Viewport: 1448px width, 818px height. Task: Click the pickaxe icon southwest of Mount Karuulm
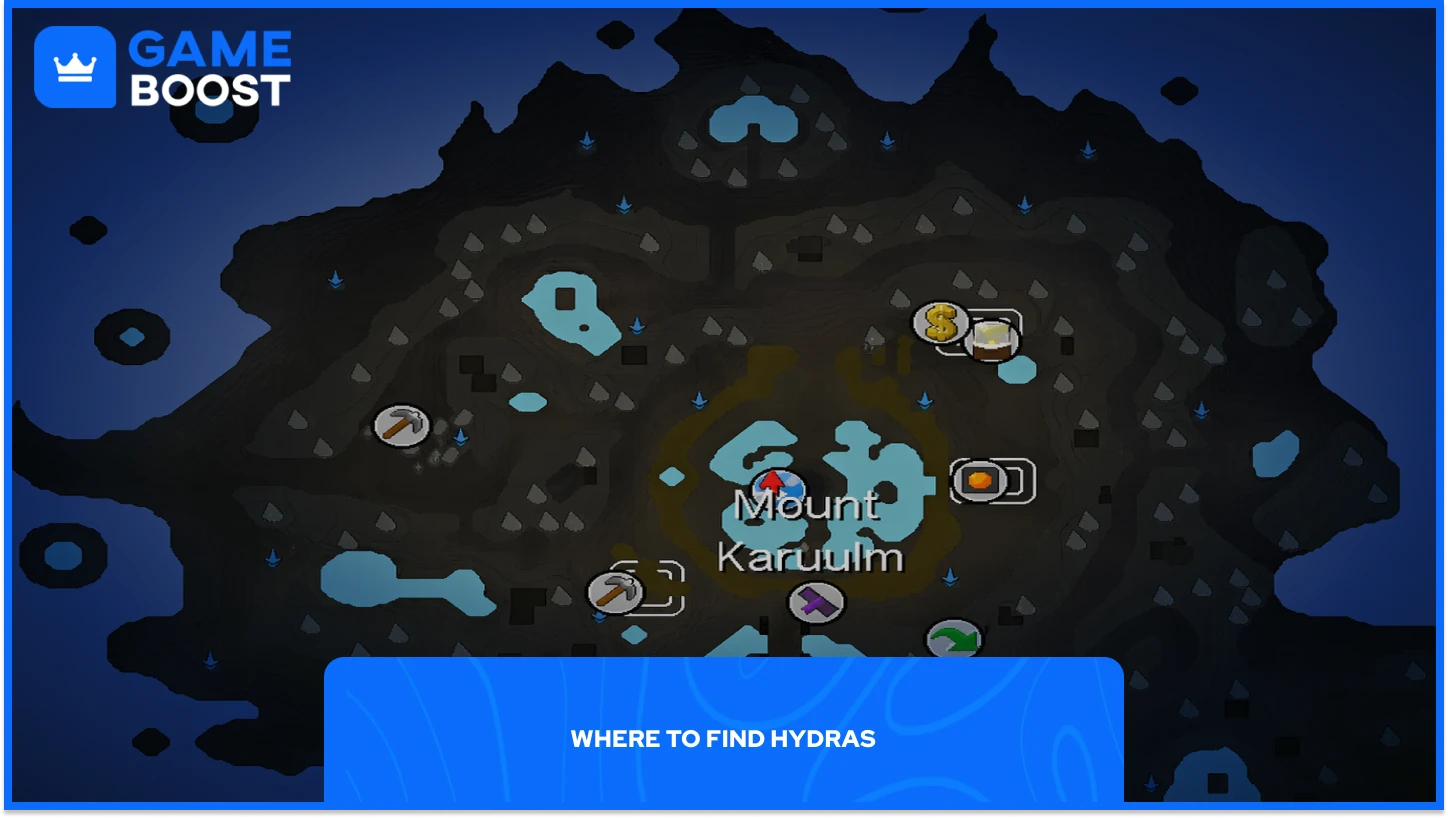[x=615, y=590]
